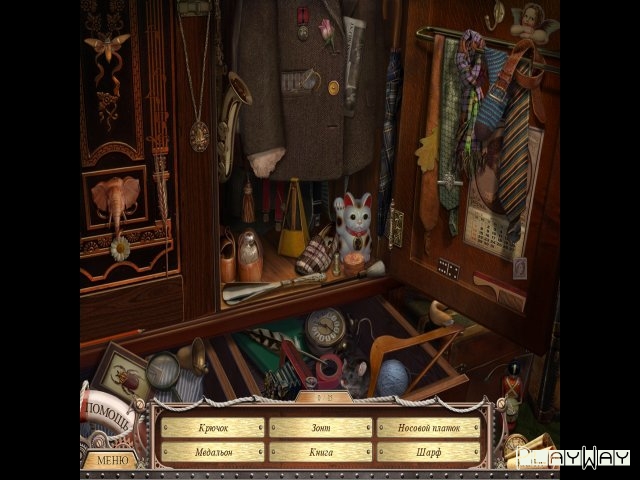Choose the Зонт plaque in the item list
The width and height of the screenshot is (640, 480).
320,428
